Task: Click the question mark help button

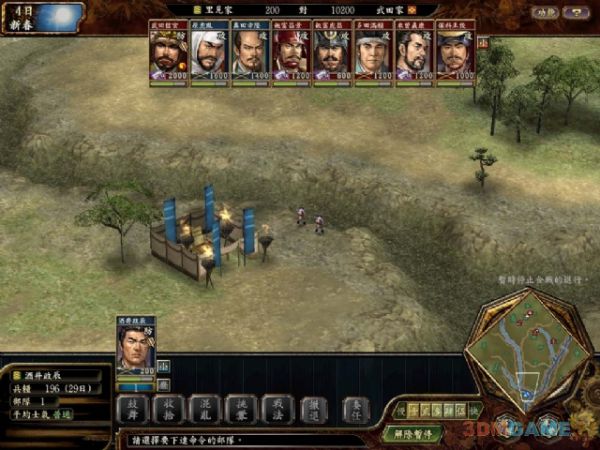Action: click(576, 13)
